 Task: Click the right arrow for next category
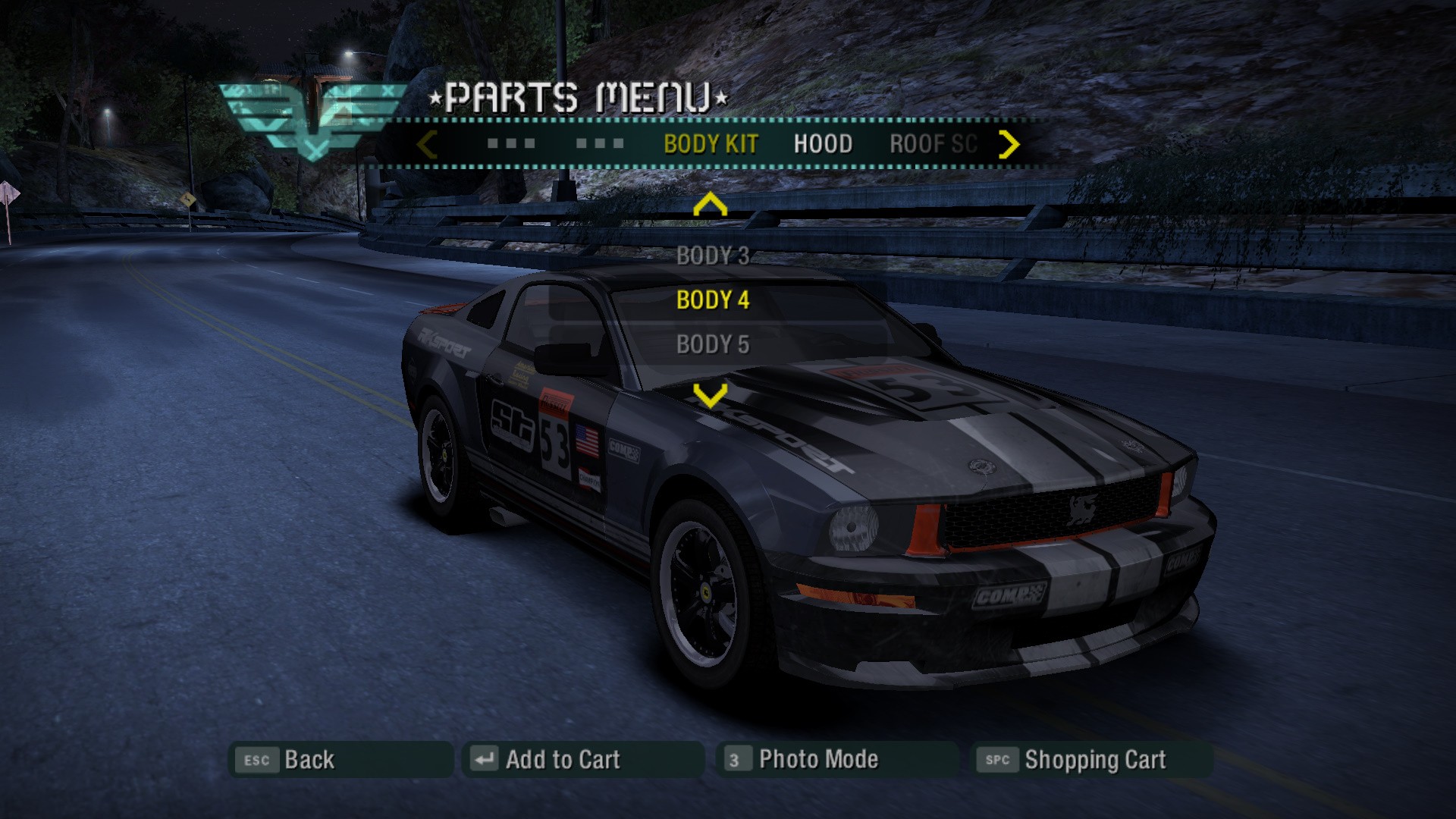pos(1009,144)
